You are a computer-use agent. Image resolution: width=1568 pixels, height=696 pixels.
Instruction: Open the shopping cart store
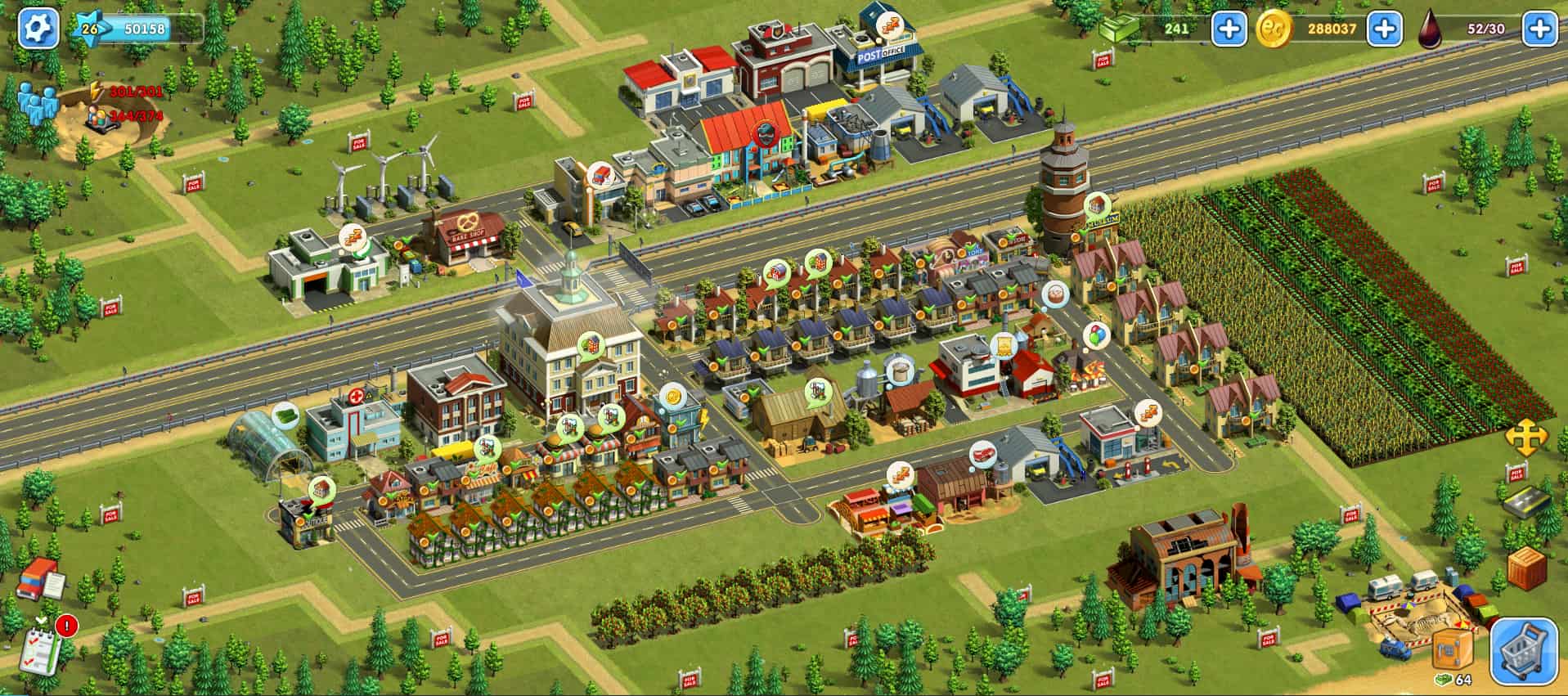(1523, 651)
